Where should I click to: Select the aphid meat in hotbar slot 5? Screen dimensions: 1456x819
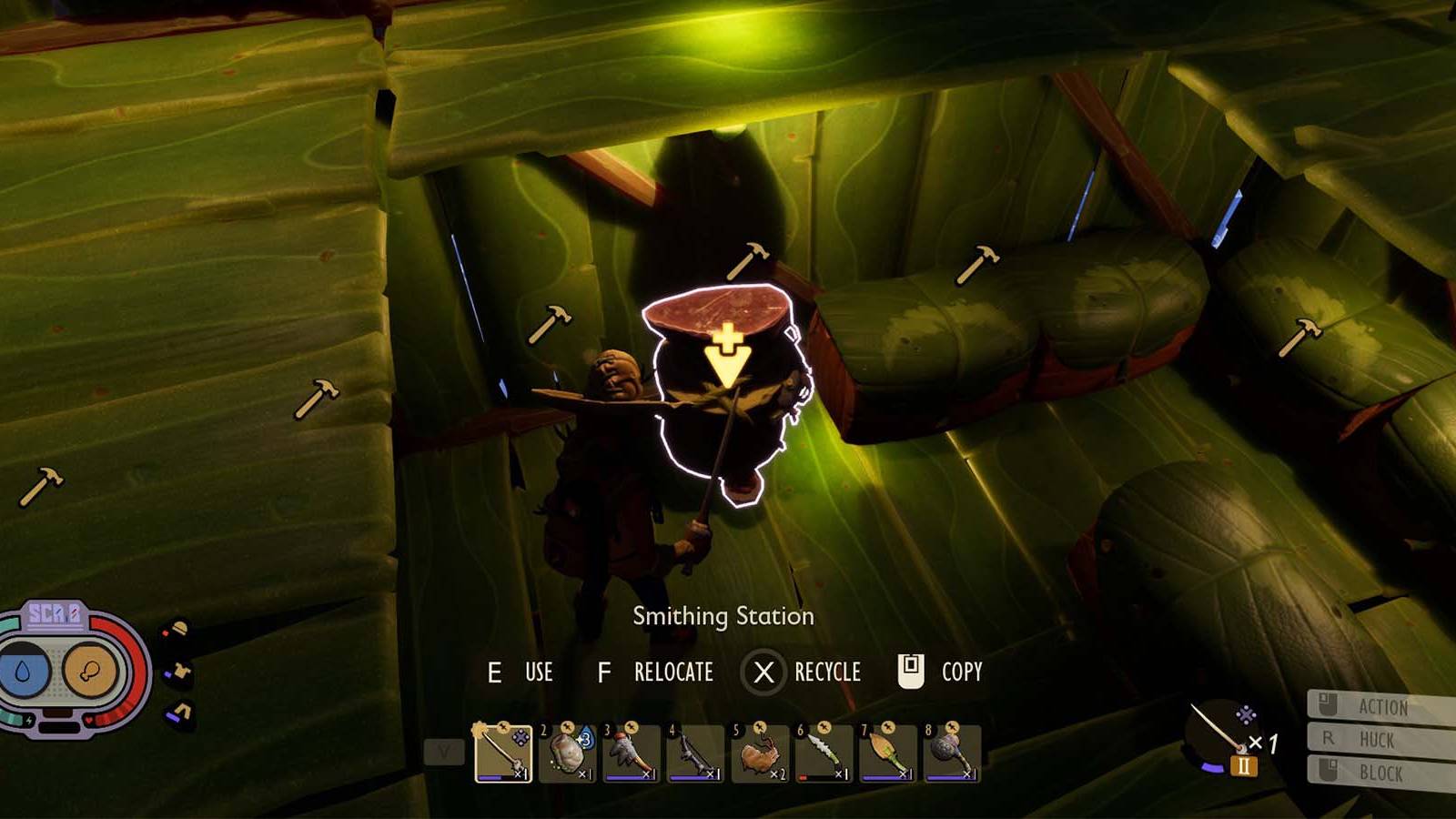click(760, 753)
